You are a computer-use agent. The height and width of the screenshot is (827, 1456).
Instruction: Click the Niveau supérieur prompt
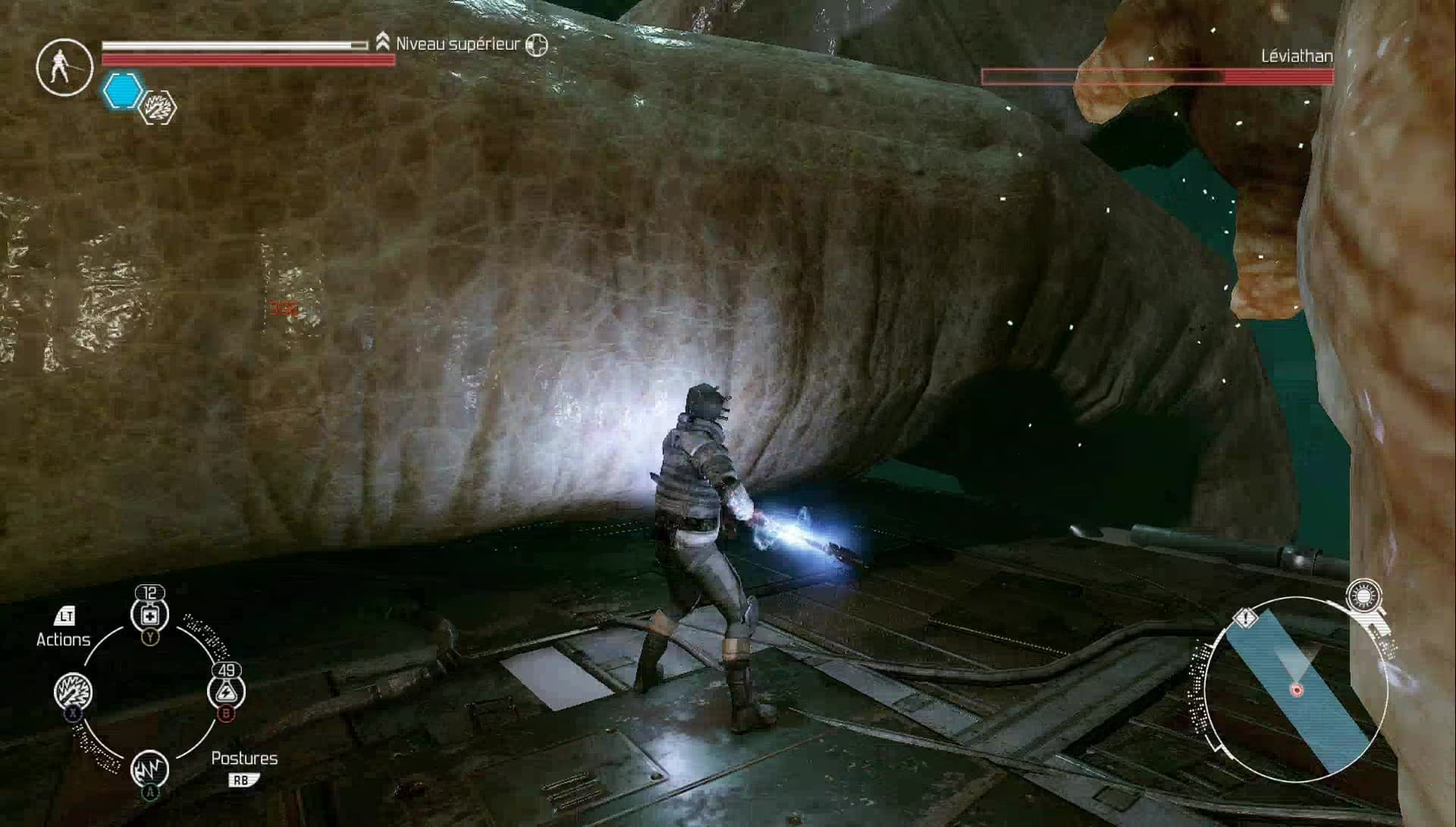tap(457, 45)
